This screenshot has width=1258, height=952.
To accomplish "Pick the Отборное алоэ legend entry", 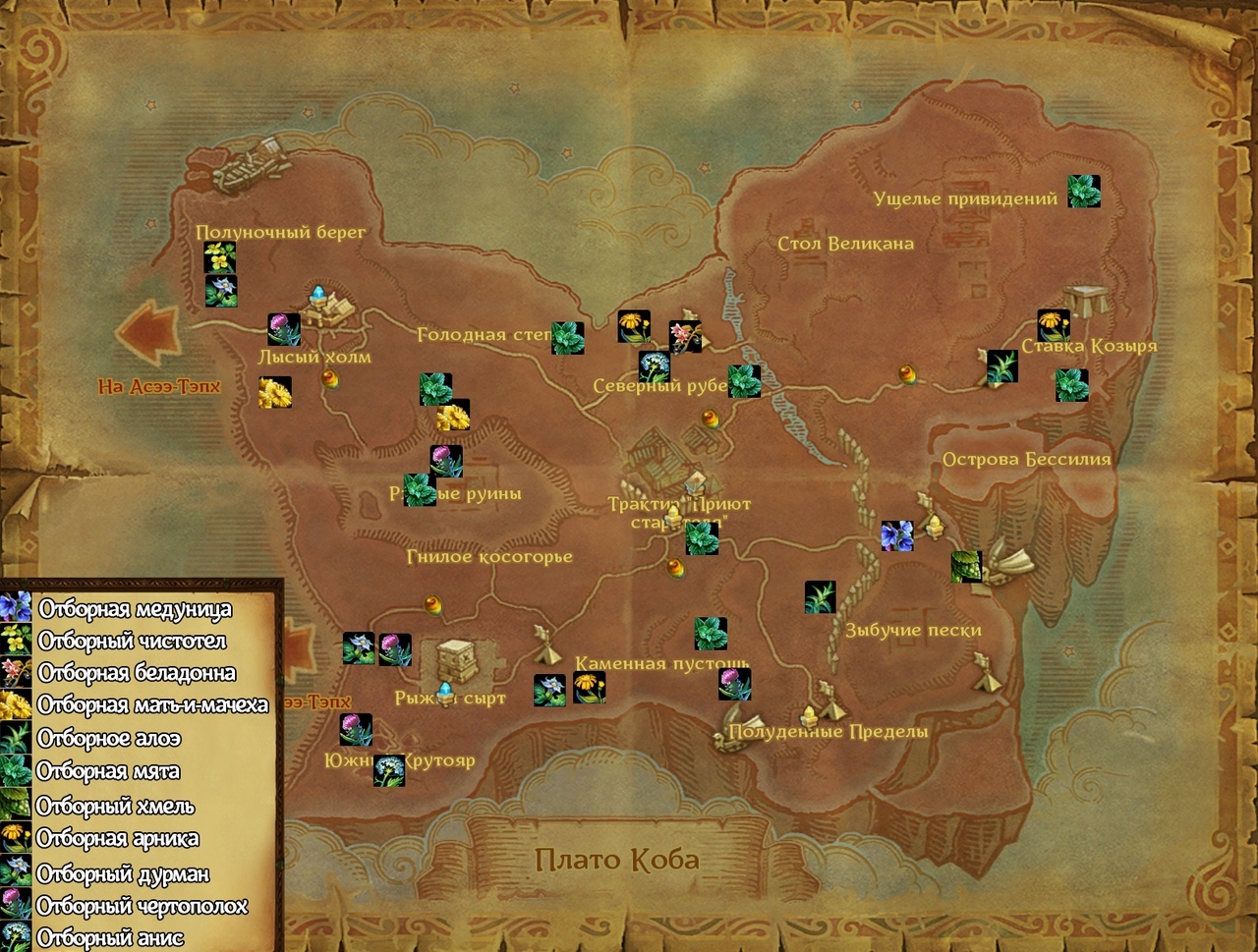I will pyautogui.click(x=108, y=739).
